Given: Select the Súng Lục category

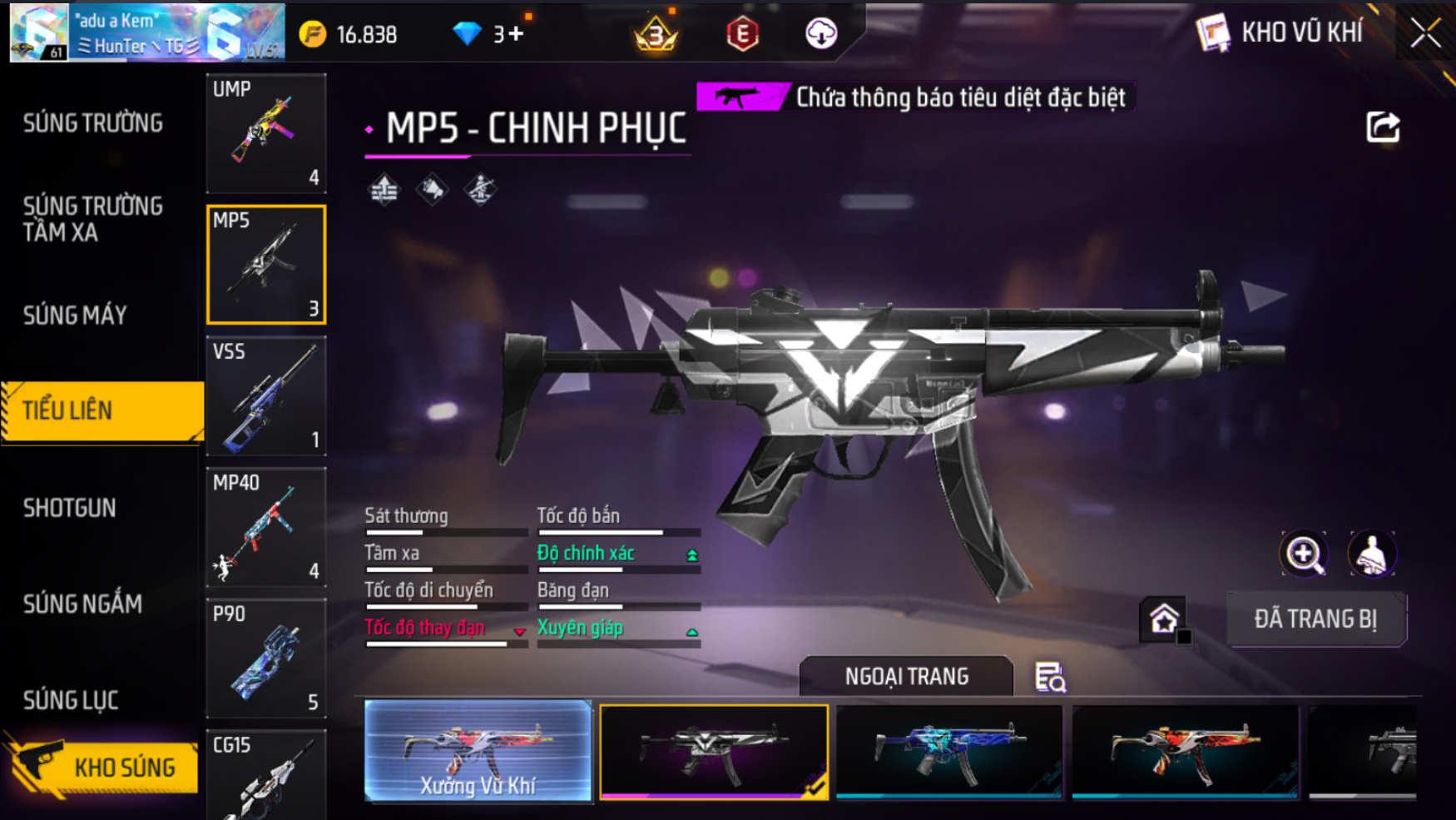Looking at the screenshot, I should click(x=71, y=700).
